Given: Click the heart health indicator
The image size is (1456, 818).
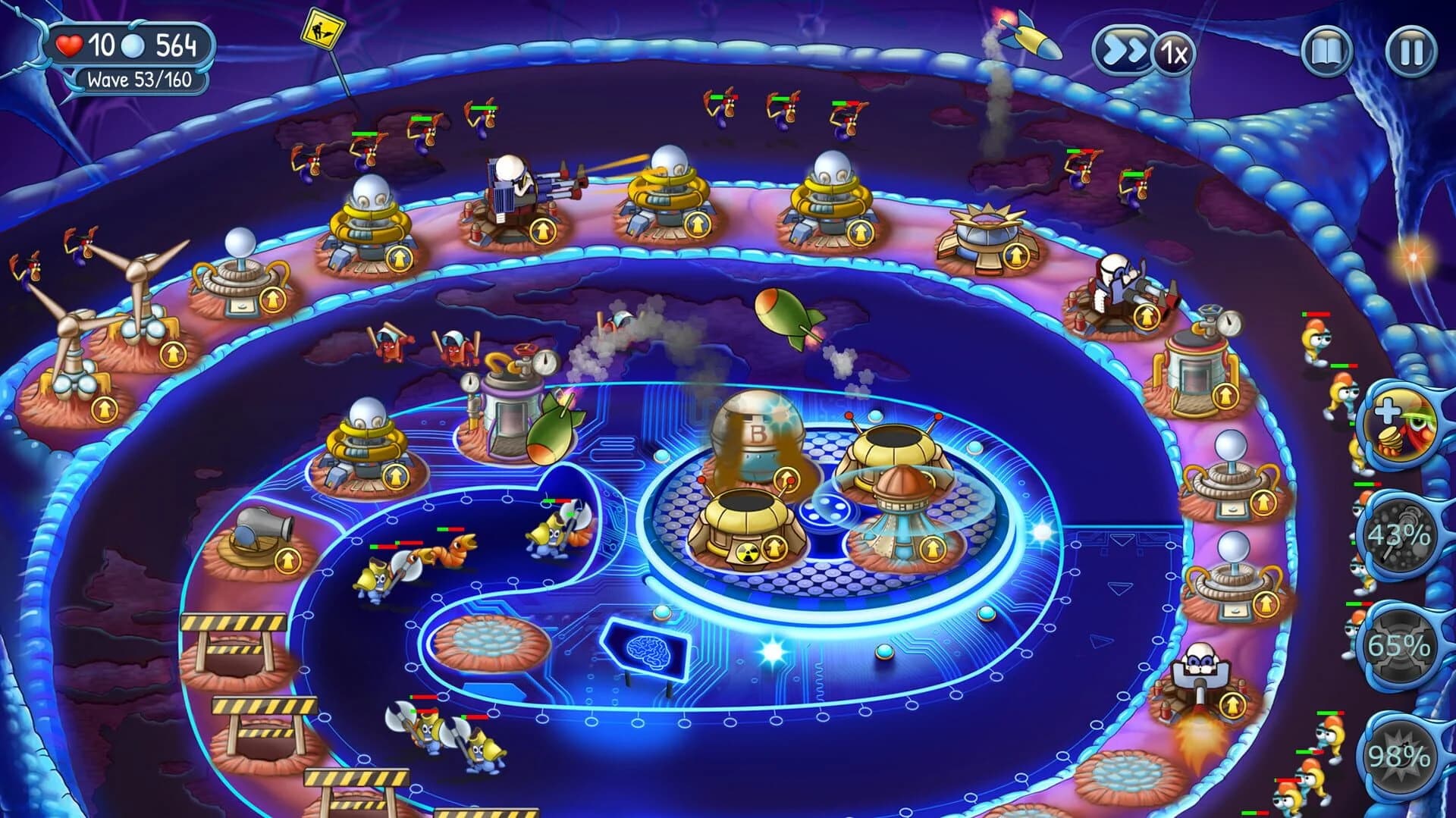Looking at the screenshot, I should pos(68,45).
